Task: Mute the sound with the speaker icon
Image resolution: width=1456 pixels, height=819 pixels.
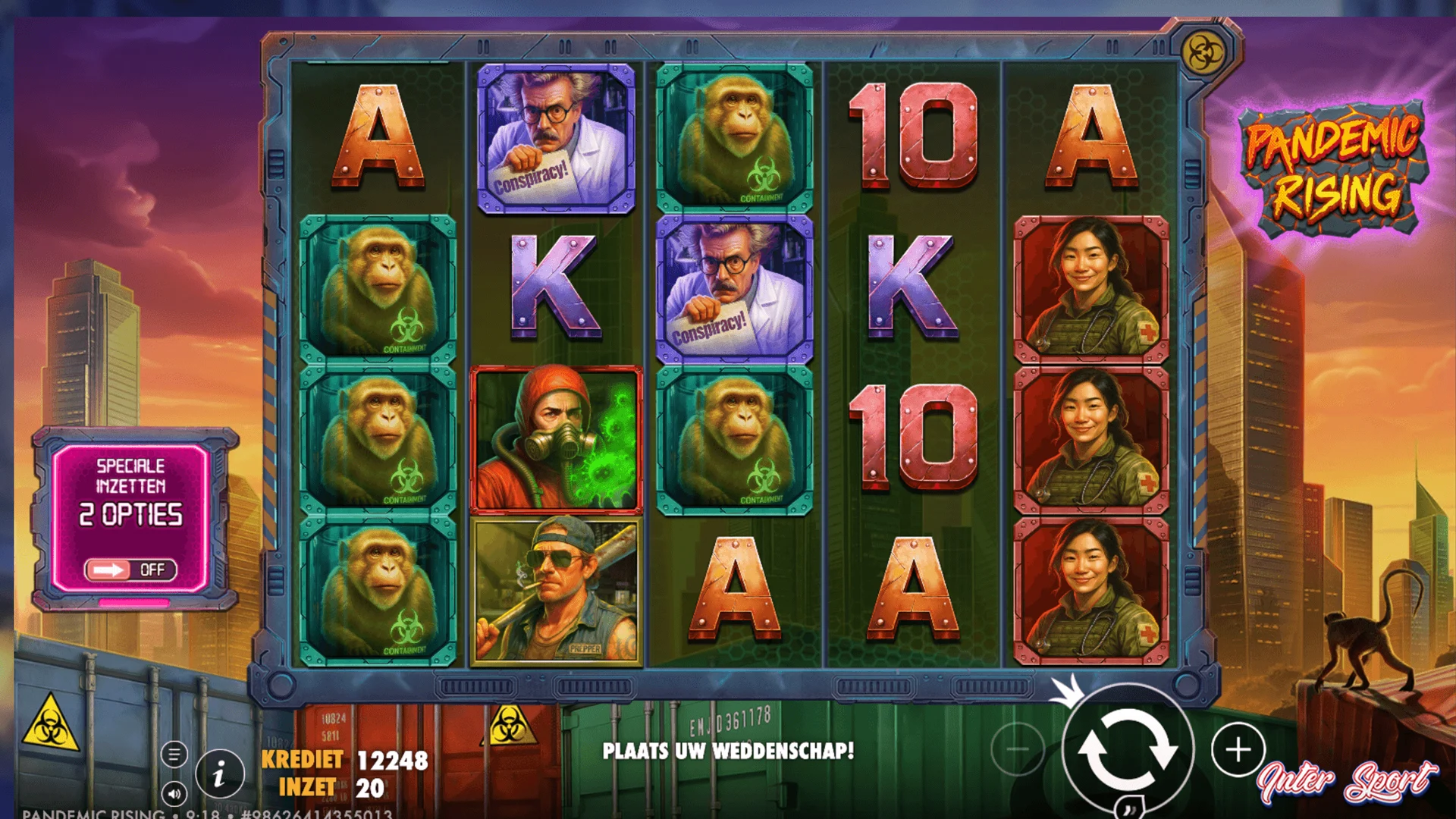Action: tap(174, 794)
